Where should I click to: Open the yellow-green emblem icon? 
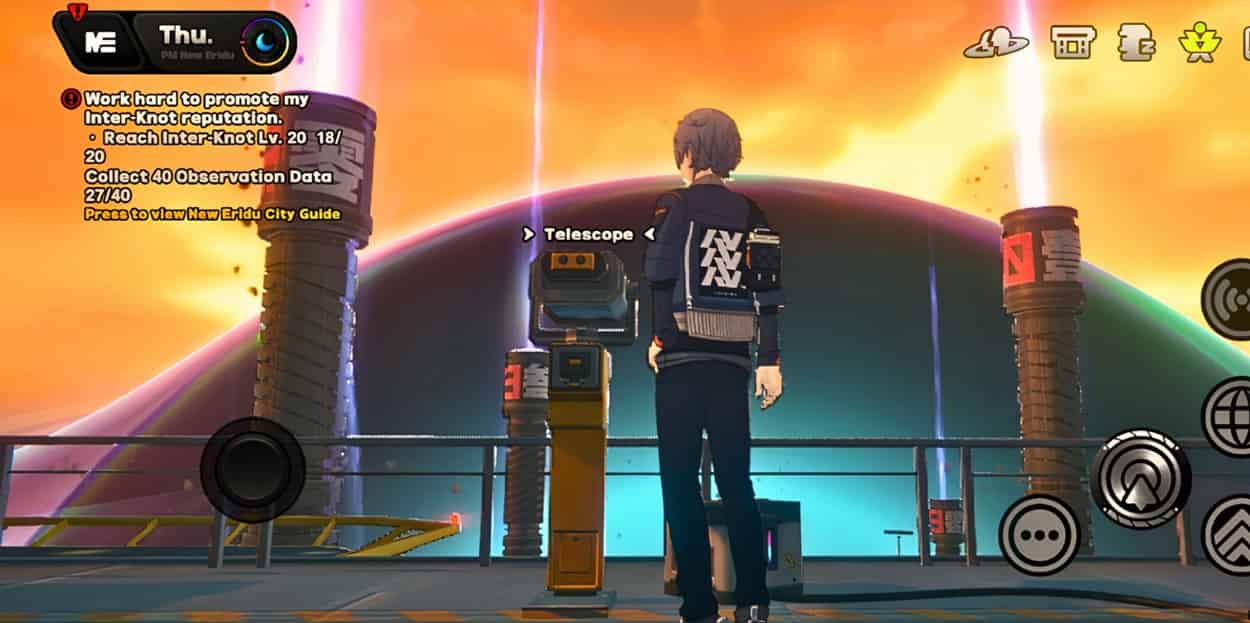click(1198, 42)
